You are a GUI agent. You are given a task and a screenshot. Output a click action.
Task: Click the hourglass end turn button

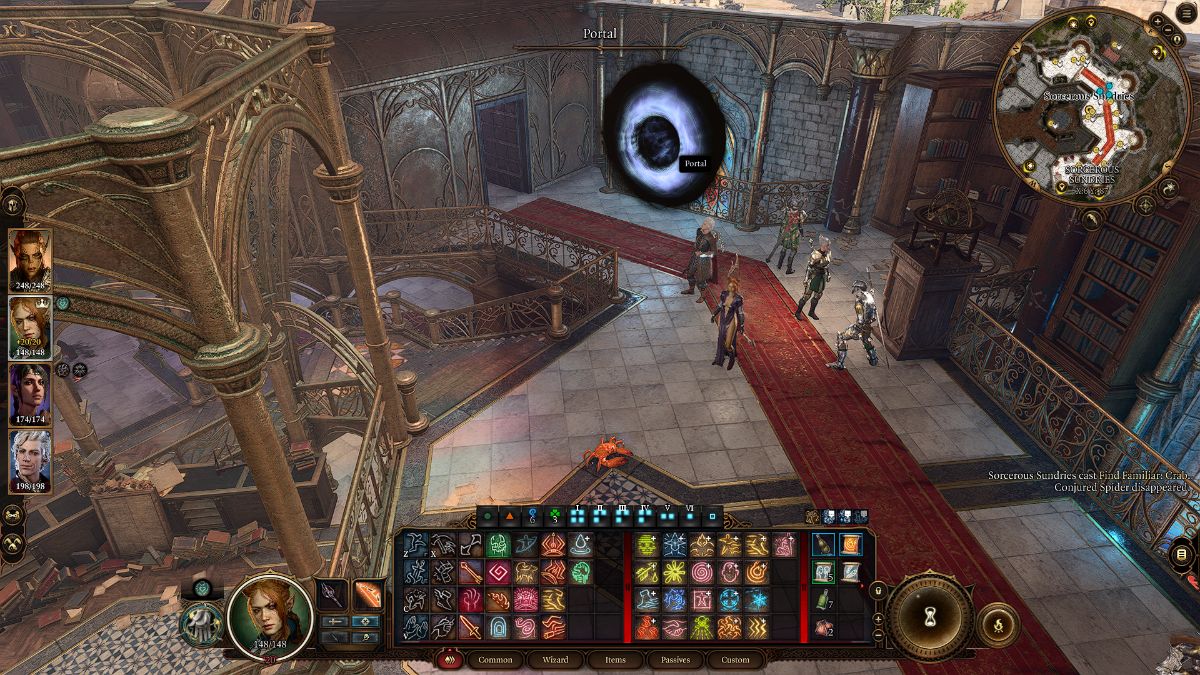(932, 615)
